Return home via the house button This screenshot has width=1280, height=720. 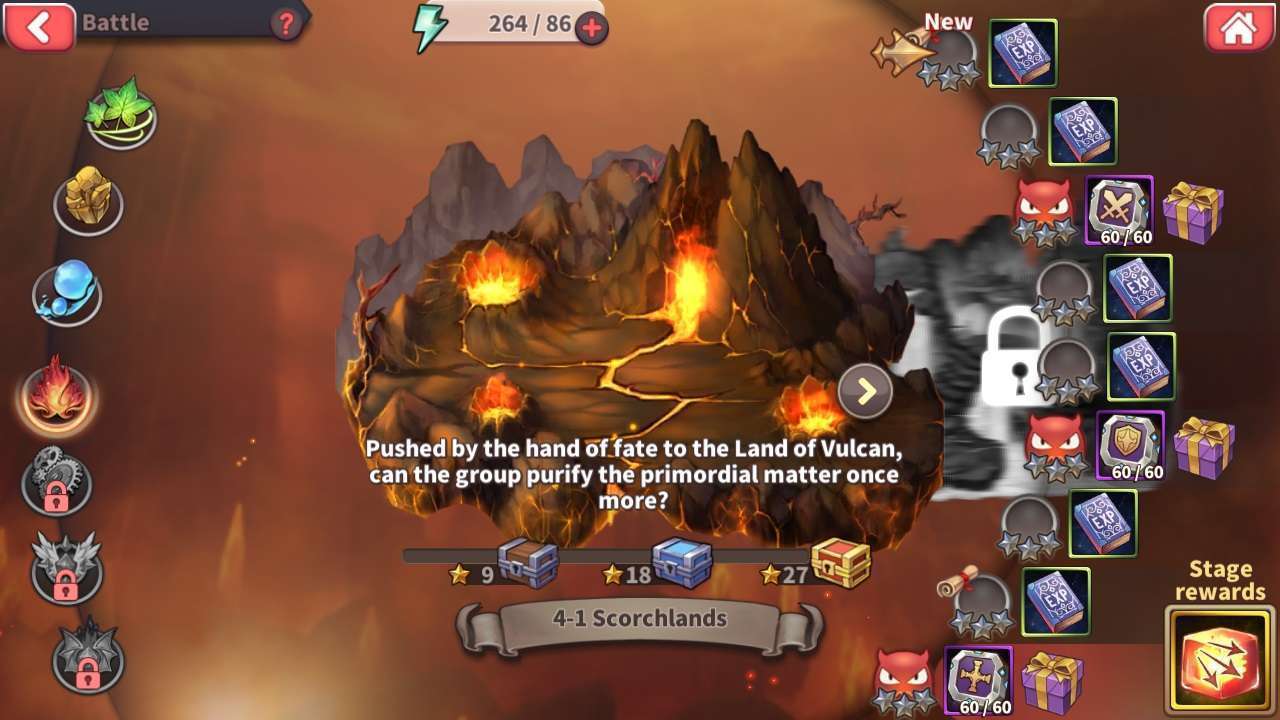(x=1237, y=28)
